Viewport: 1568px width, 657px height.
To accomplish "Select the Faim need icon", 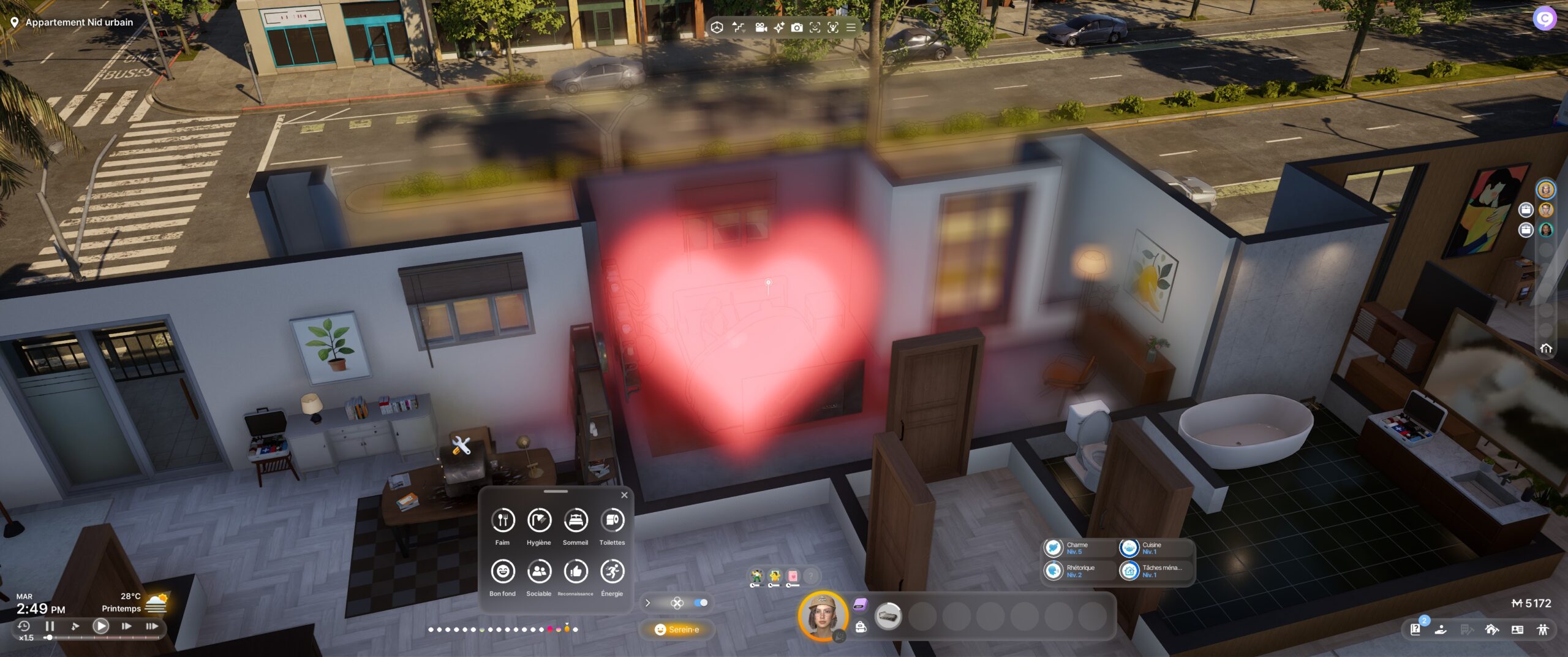I will pyautogui.click(x=502, y=520).
